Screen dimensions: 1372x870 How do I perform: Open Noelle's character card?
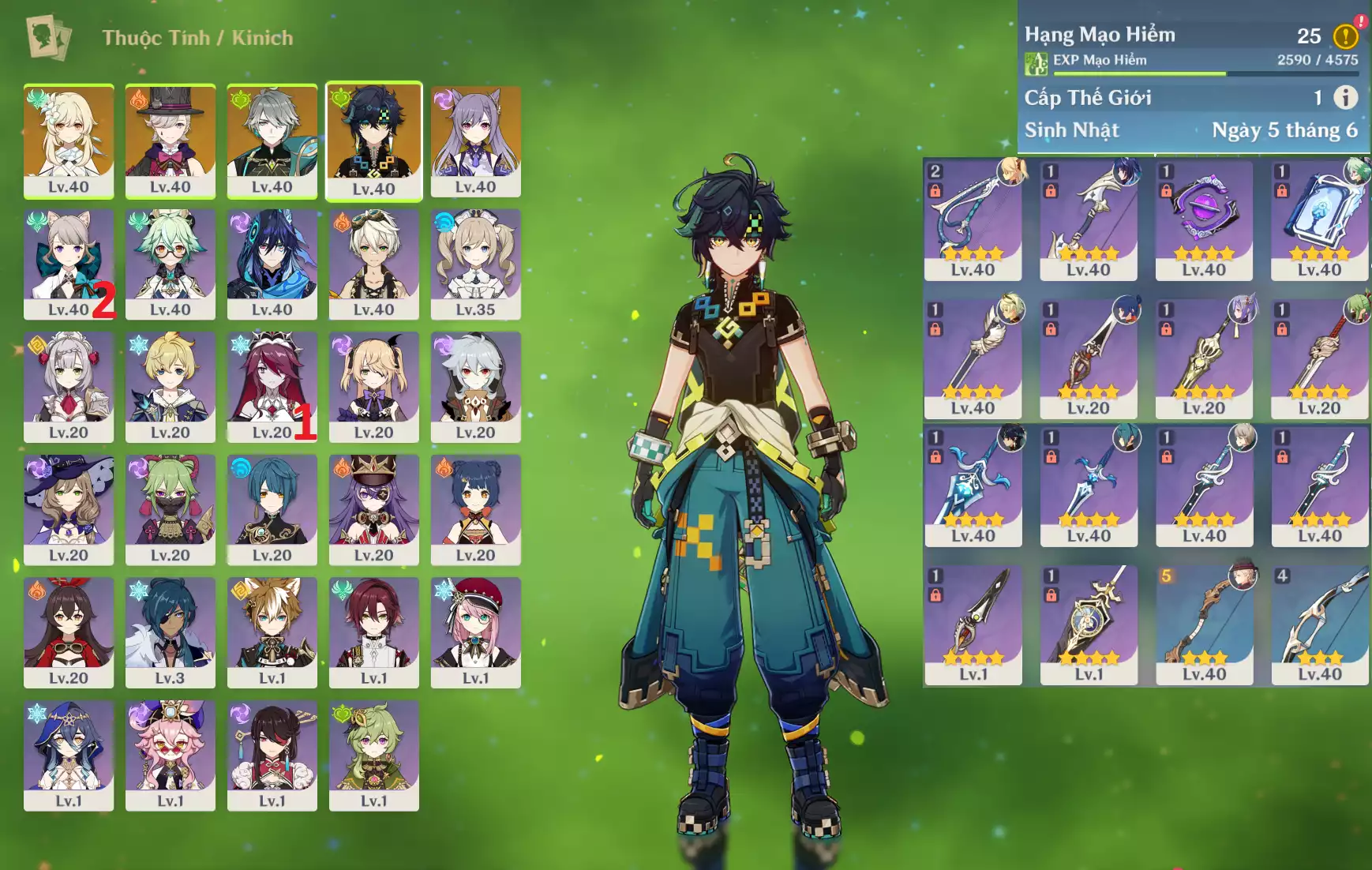point(69,386)
